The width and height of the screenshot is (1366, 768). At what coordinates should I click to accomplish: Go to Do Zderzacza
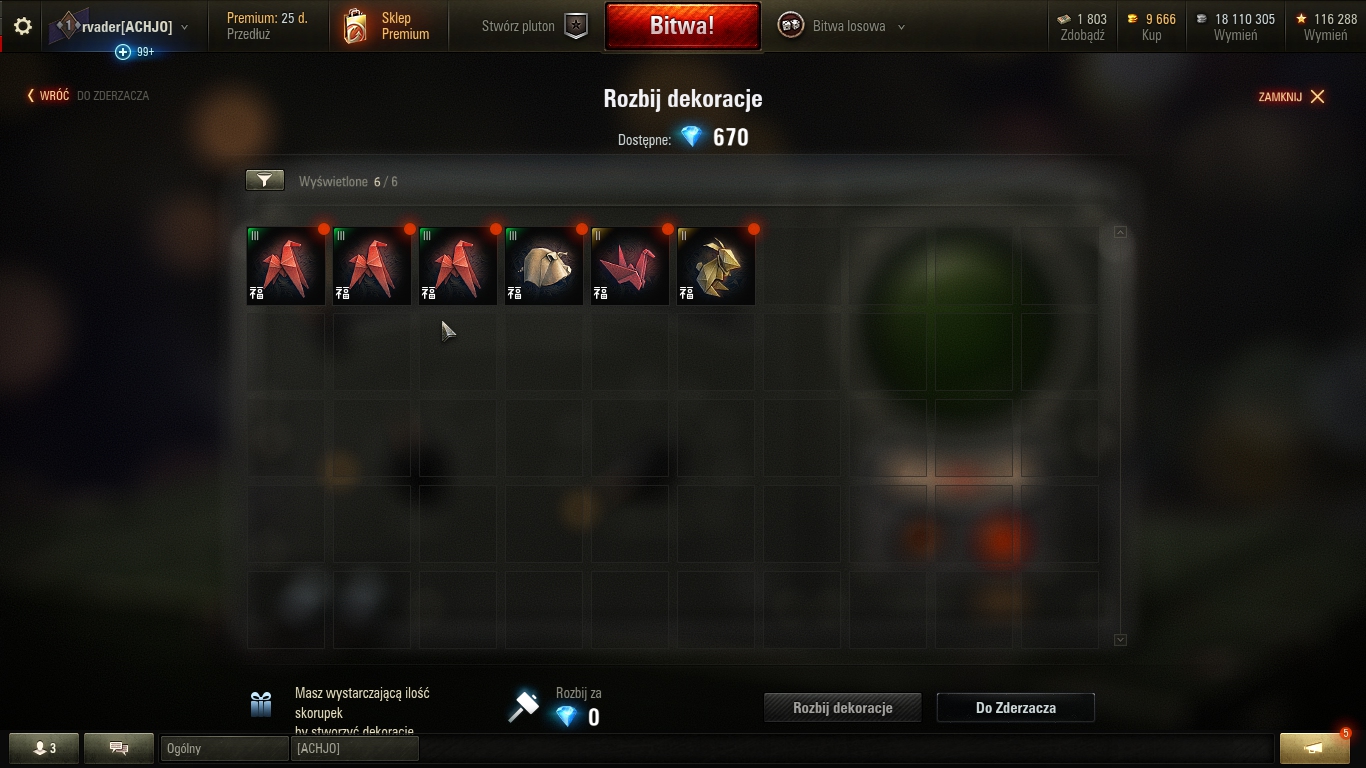click(1015, 708)
